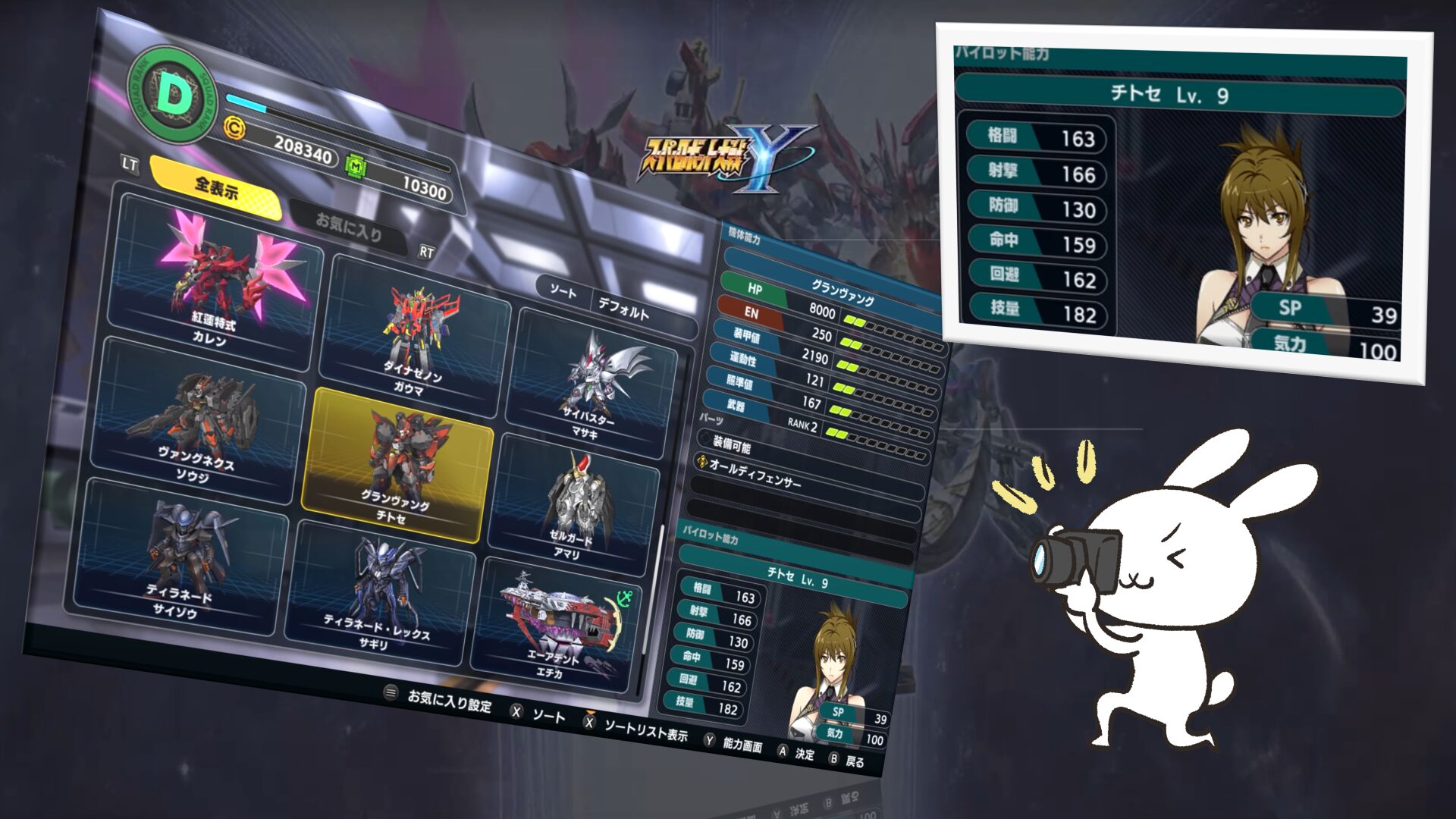The image size is (1456, 819).
Task: Select the エーアデント エチカ battleship tile
Action: pyautogui.click(x=557, y=629)
